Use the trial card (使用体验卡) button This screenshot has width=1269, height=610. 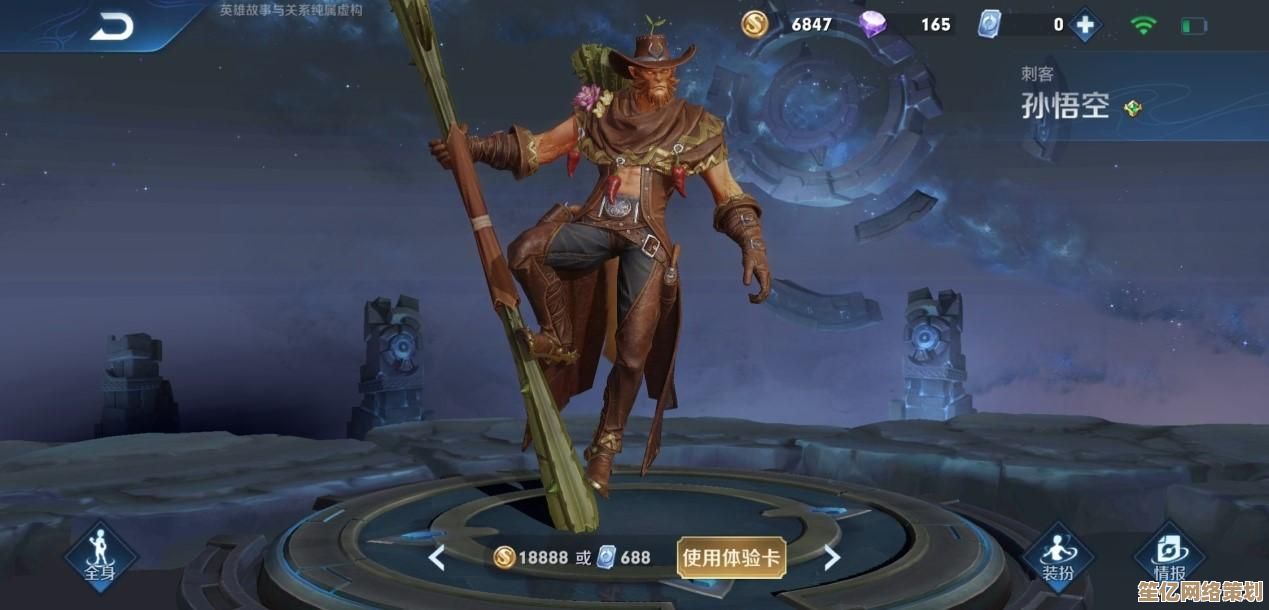click(x=732, y=557)
